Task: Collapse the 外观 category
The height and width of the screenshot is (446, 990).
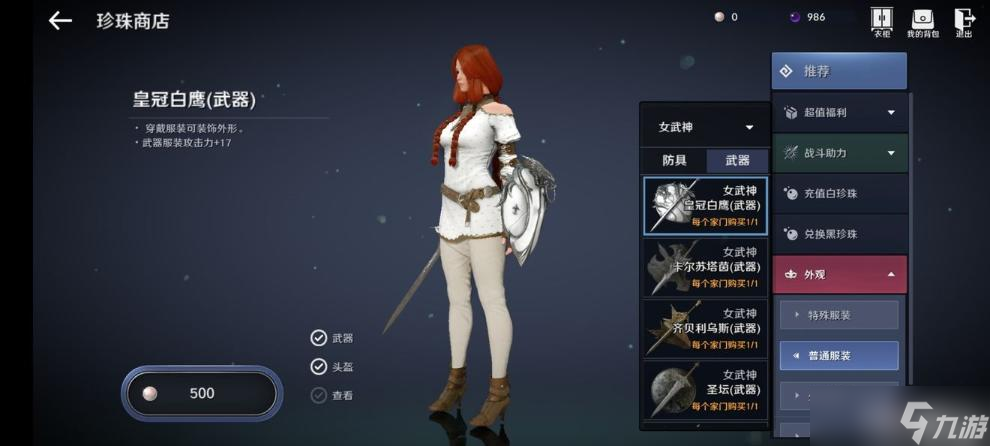Action: 839,274
